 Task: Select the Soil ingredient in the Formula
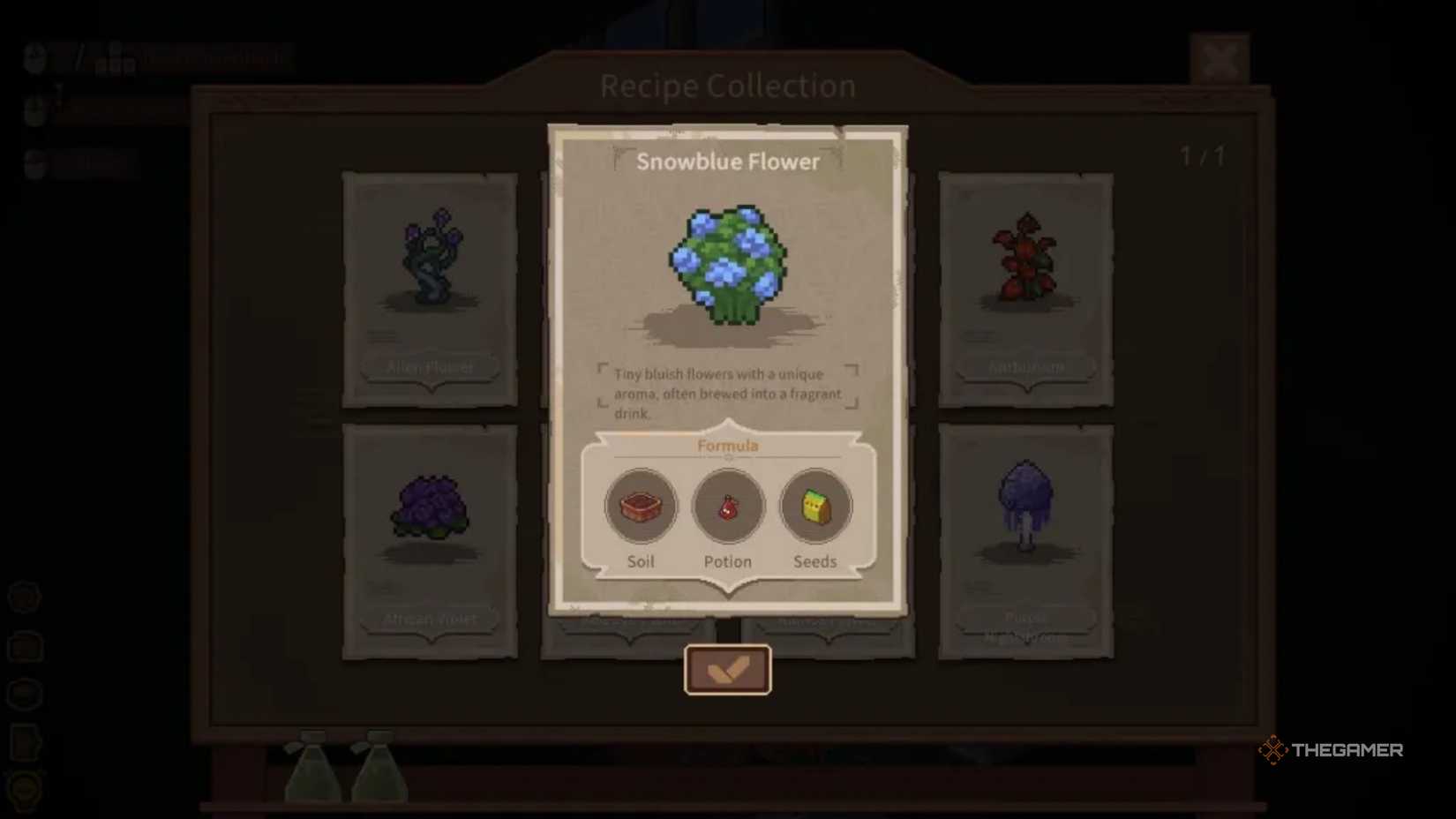point(641,506)
